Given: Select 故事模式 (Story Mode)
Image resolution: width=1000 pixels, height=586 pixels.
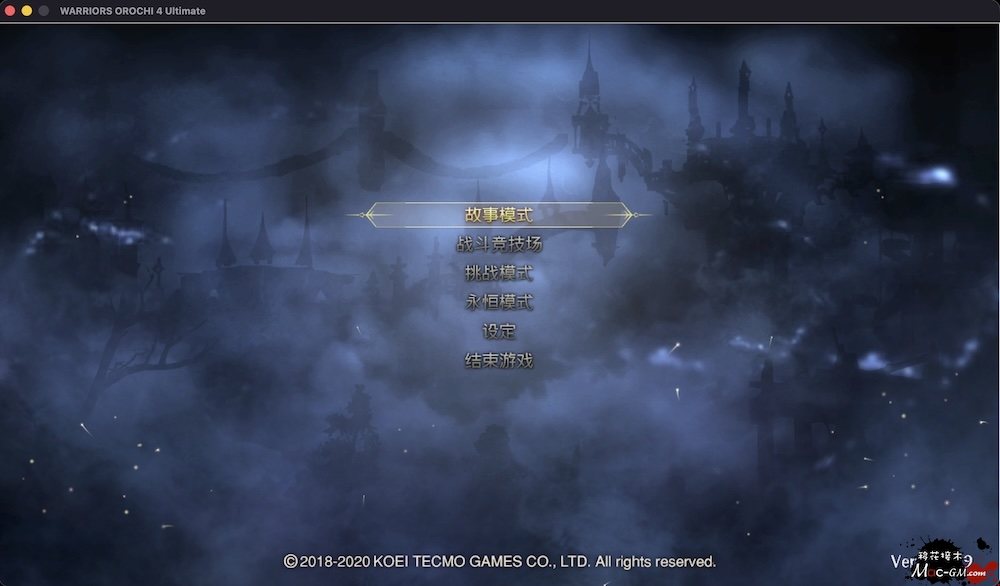Looking at the screenshot, I should (499, 214).
